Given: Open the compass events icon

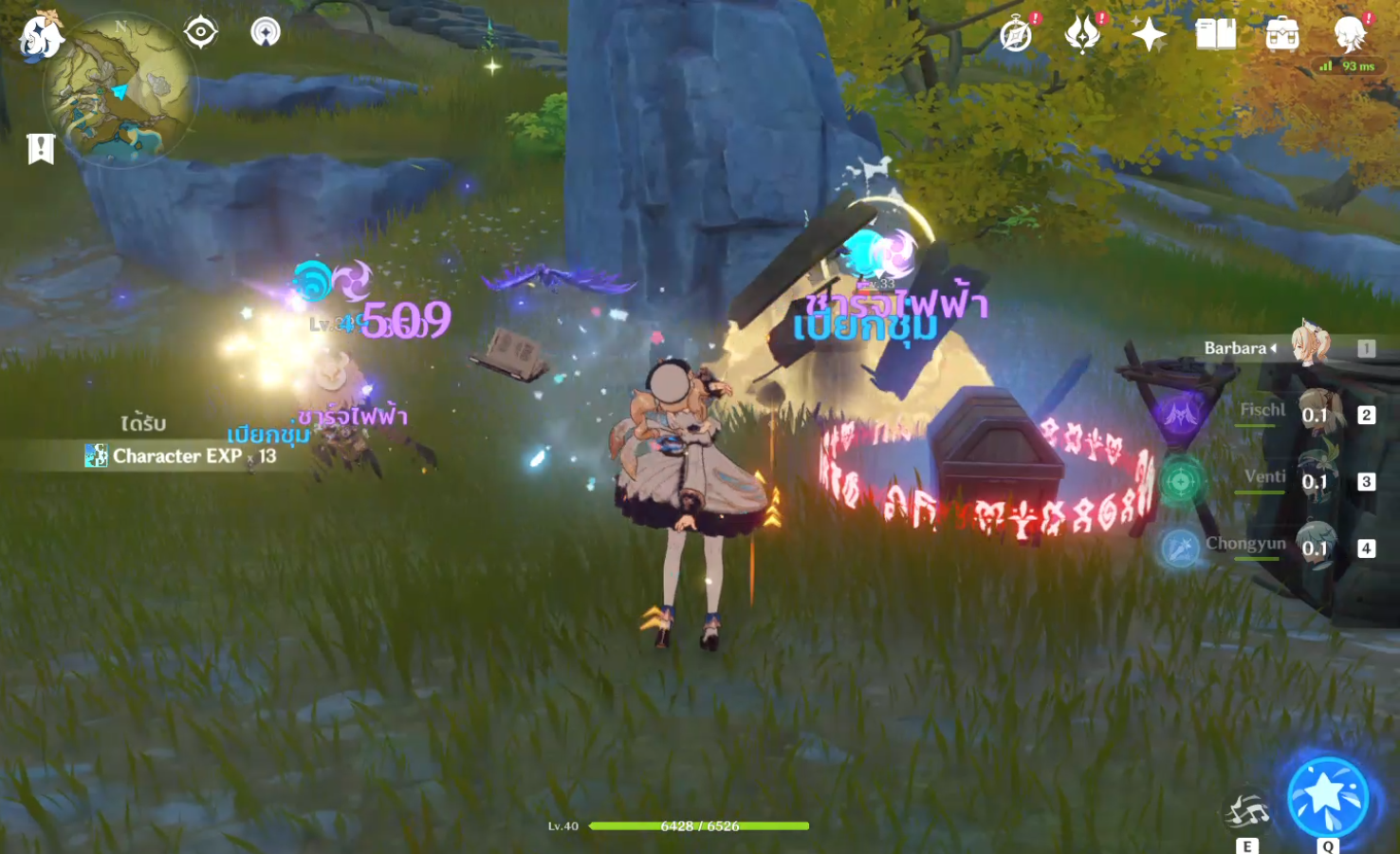Looking at the screenshot, I should pyautogui.click(x=1017, y=35).
